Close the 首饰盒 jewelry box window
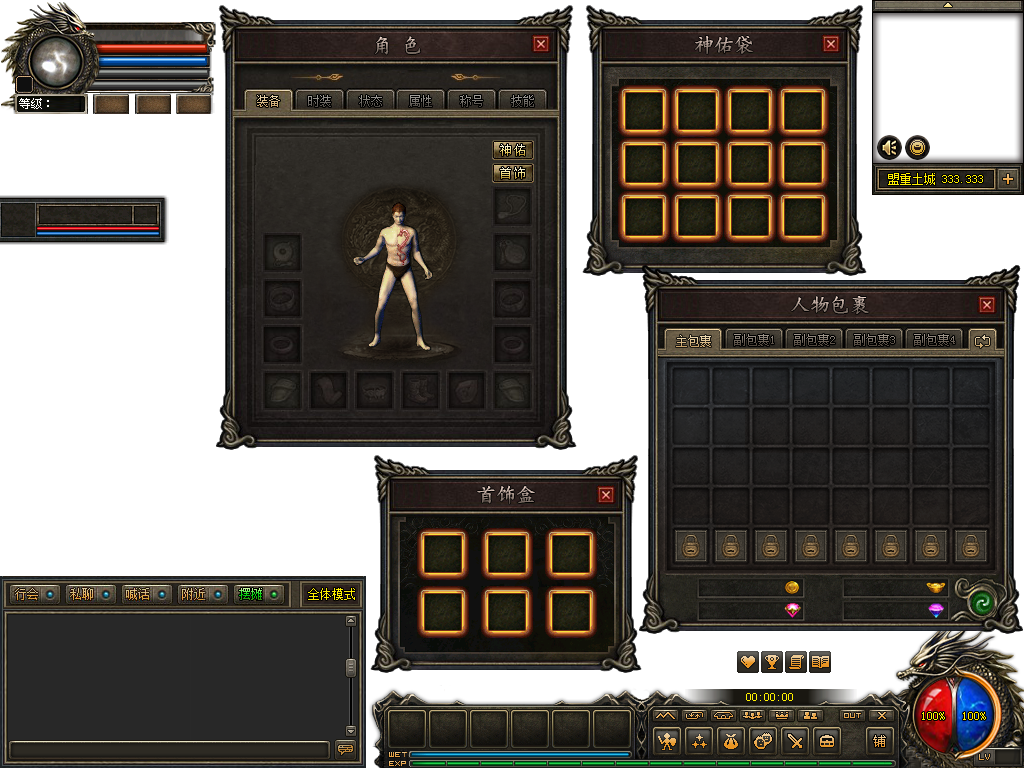 (606, 494)
